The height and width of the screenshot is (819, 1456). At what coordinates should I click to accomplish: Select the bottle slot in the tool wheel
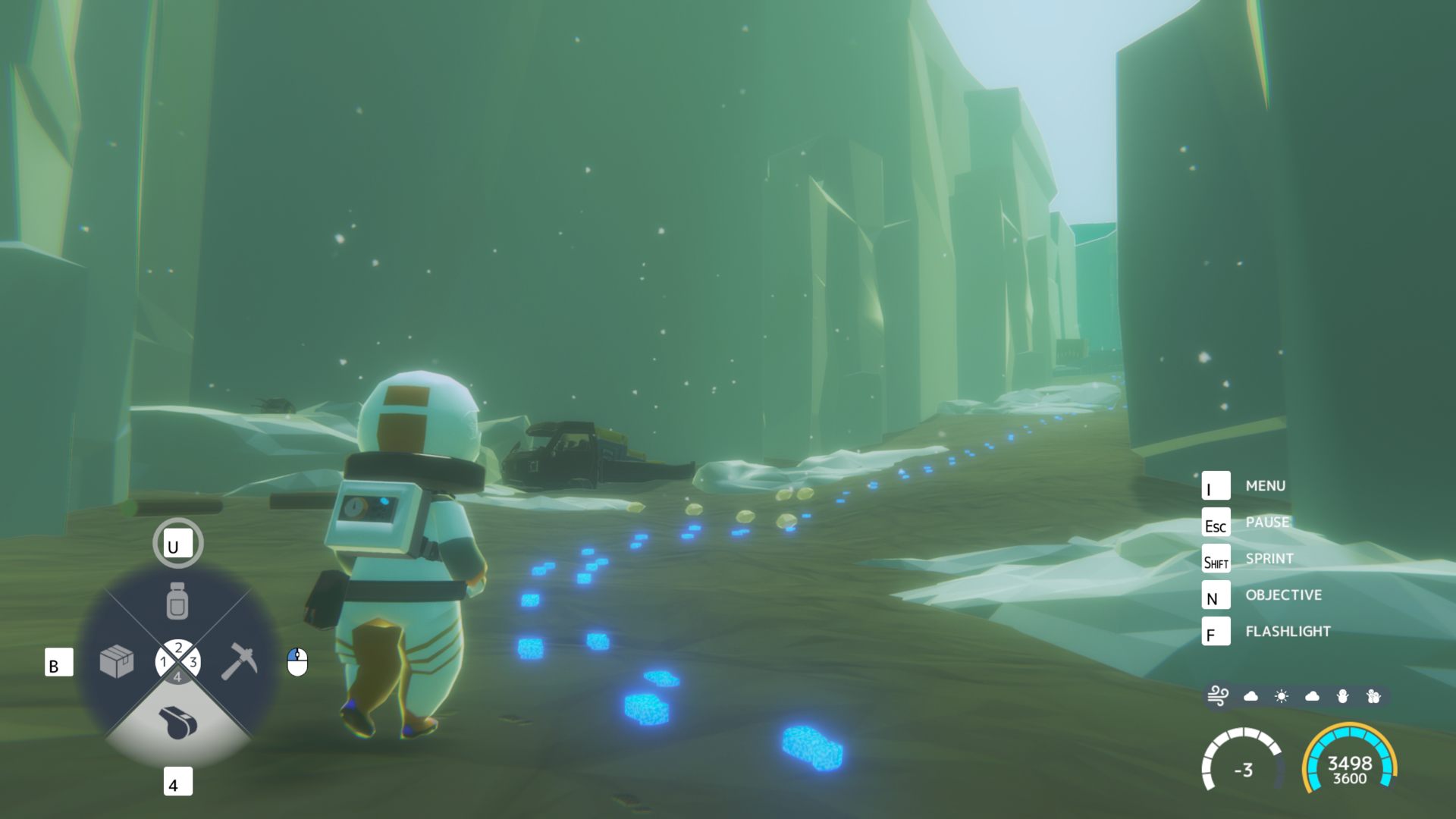coord(177,601)
